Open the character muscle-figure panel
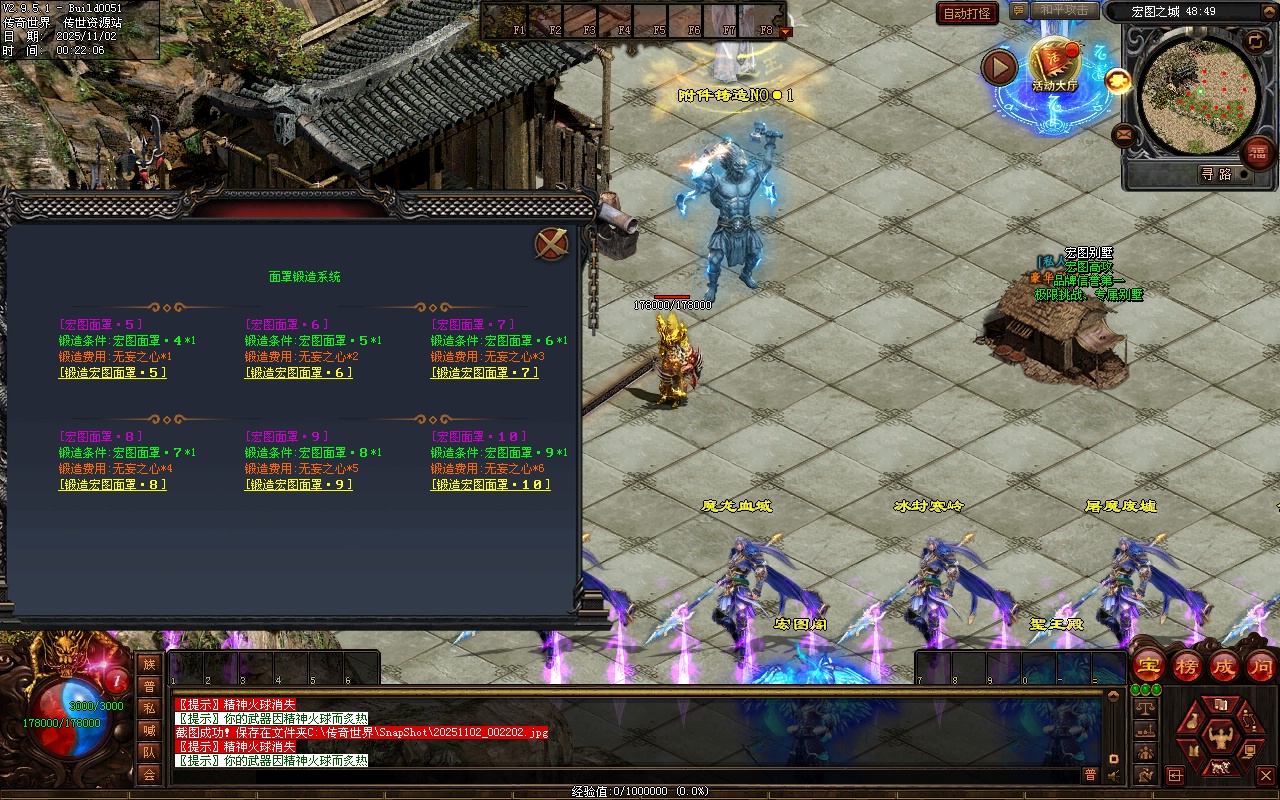1280x800 pixels. (1220, 738)
